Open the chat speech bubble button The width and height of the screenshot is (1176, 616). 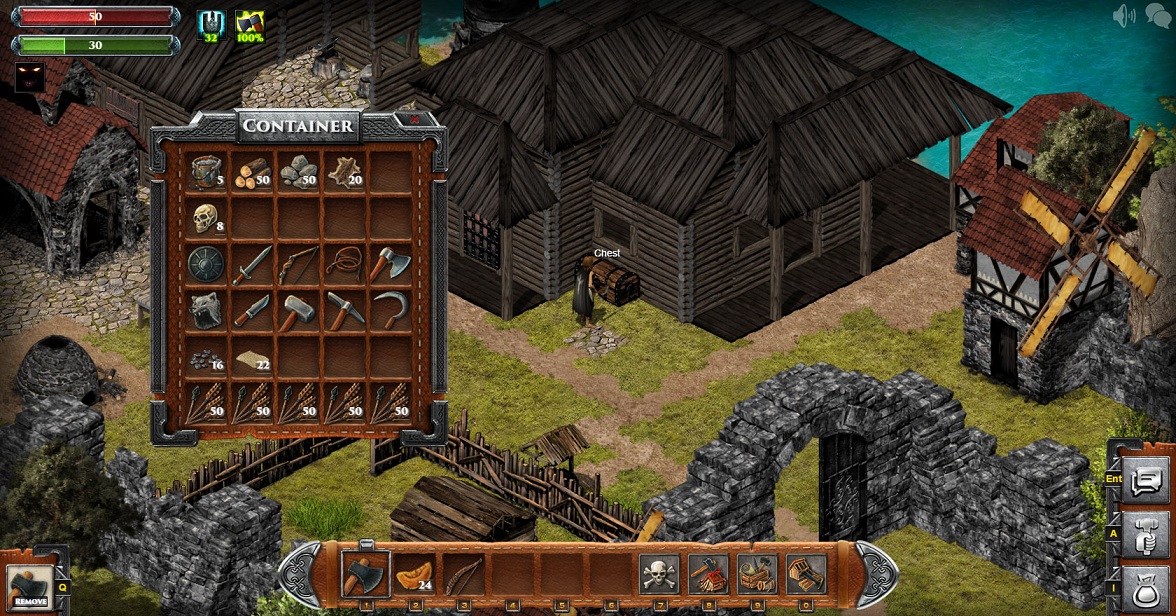[x=1145, y=482]
